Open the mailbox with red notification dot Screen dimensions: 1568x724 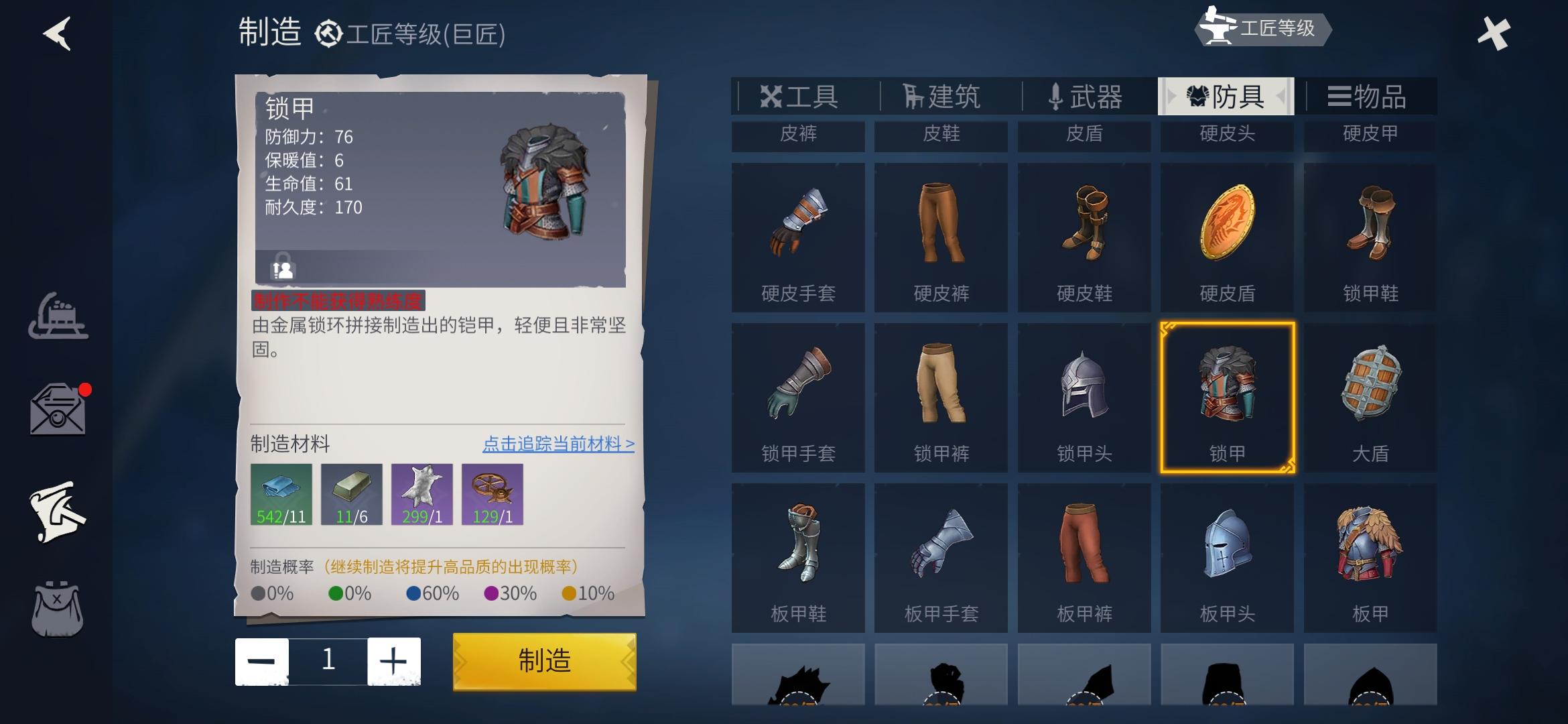(57, 410)
